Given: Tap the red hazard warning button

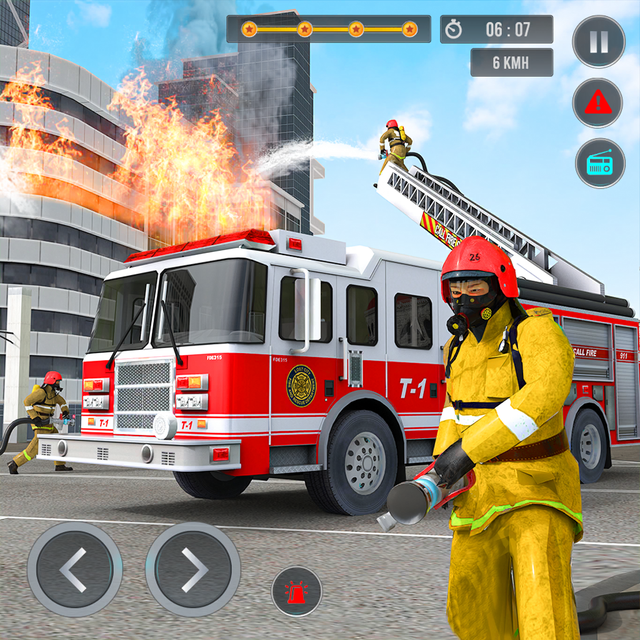Looking at the screenshot, I should coord(598,102).
